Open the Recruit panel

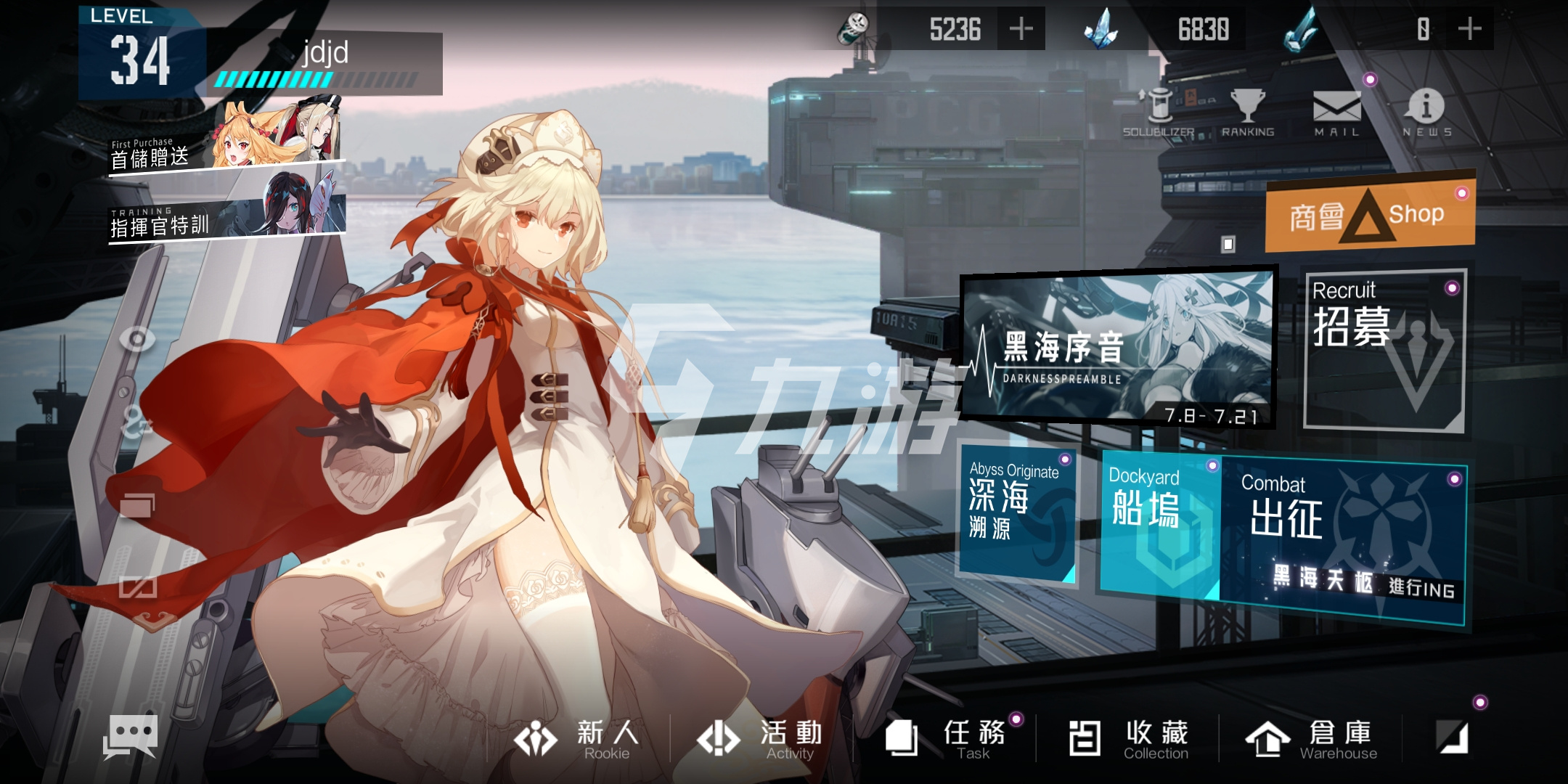click(1384, 350)
